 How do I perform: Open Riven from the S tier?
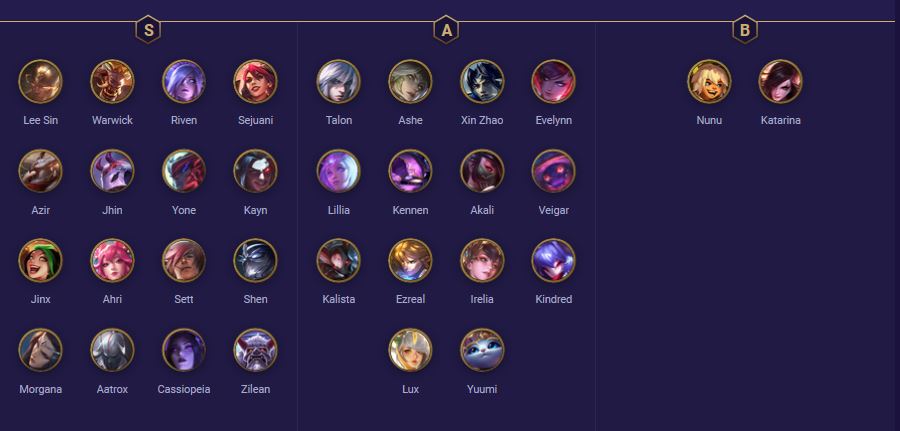point(184,81)
